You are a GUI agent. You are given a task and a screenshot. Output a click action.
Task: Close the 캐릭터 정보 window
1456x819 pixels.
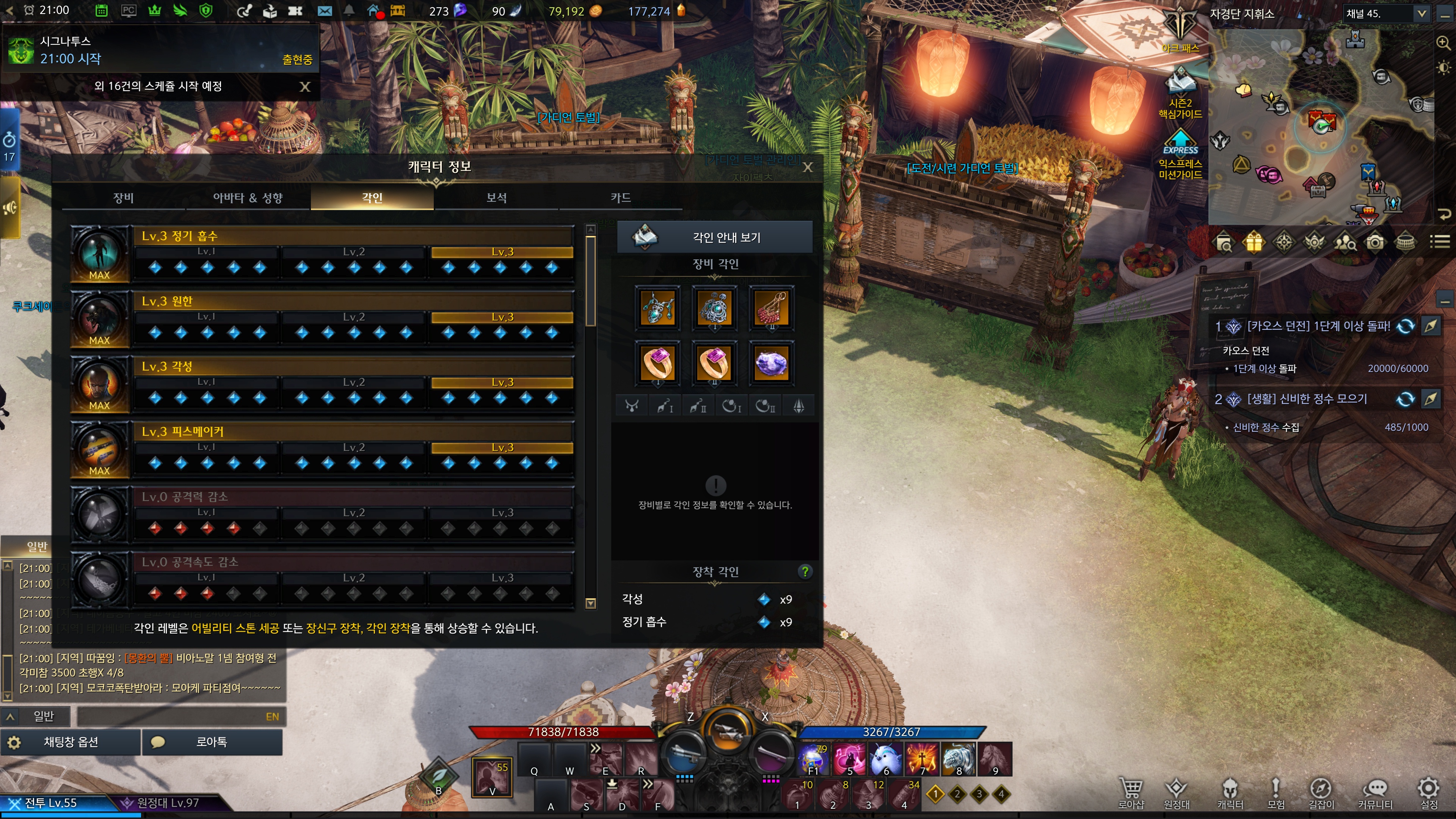(x=808, y=167)
